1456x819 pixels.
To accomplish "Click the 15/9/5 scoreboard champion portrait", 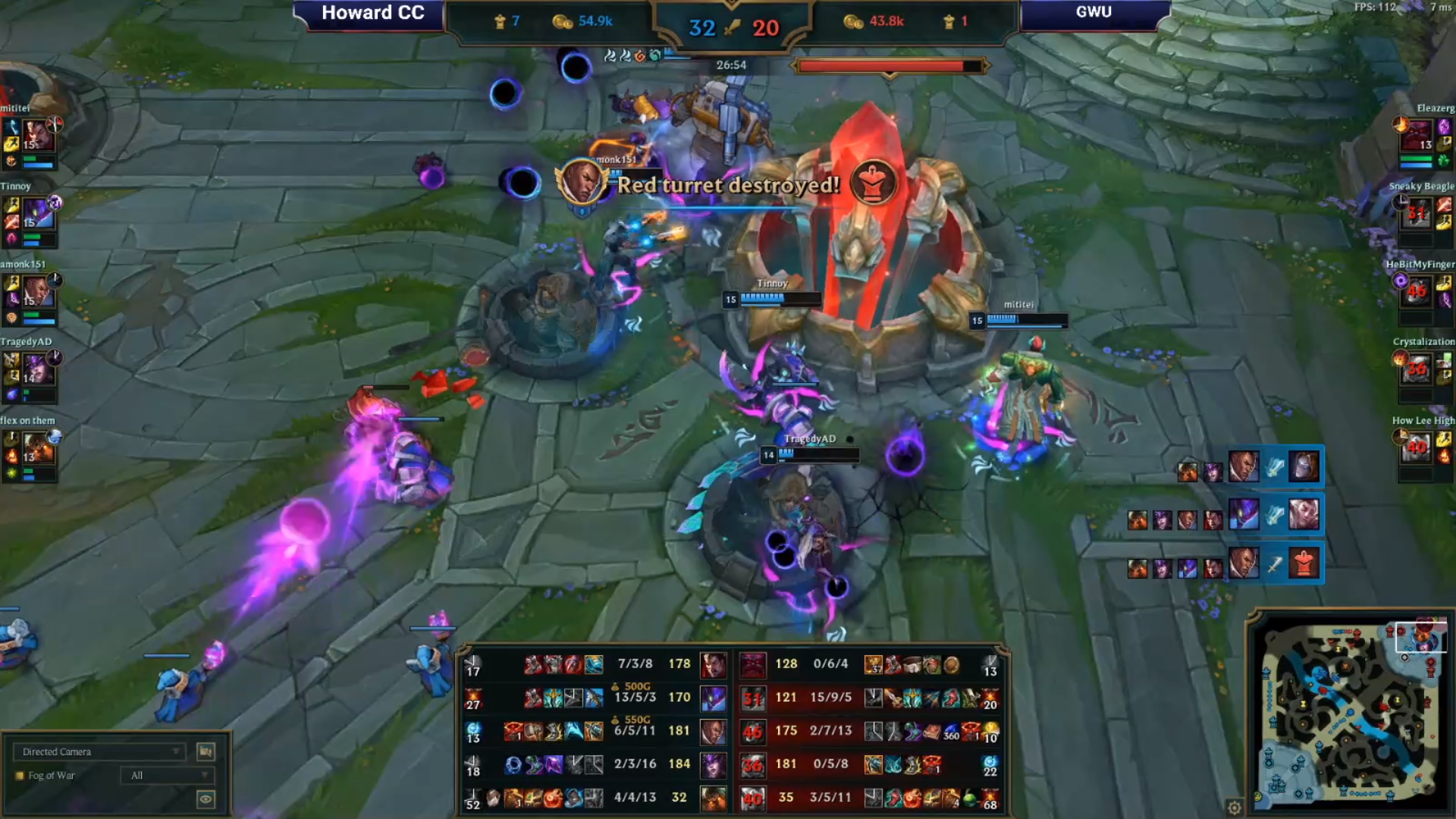I will point(752,698).
